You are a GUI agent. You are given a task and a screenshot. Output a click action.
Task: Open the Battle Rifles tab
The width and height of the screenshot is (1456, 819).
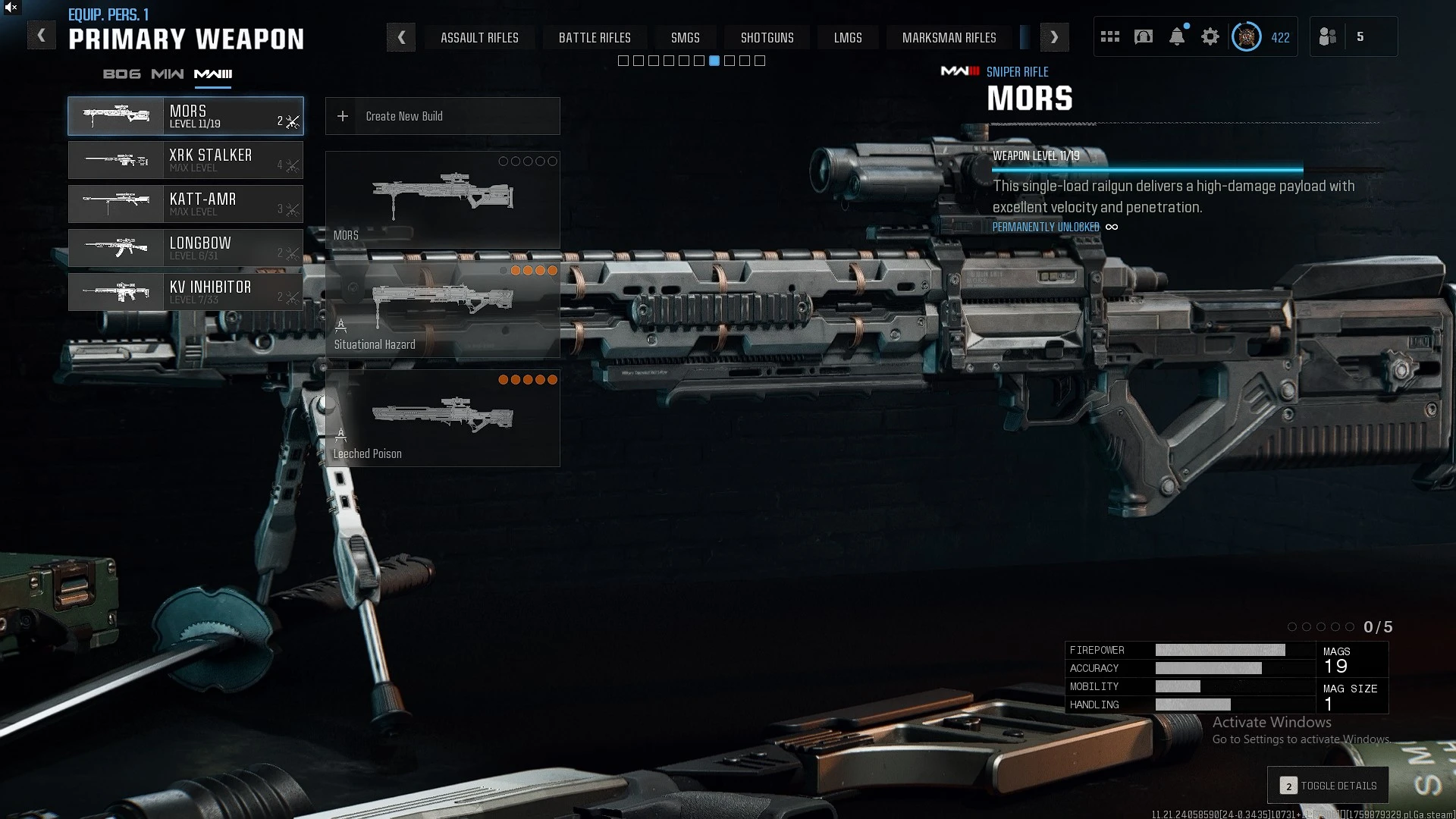[595, 37]
